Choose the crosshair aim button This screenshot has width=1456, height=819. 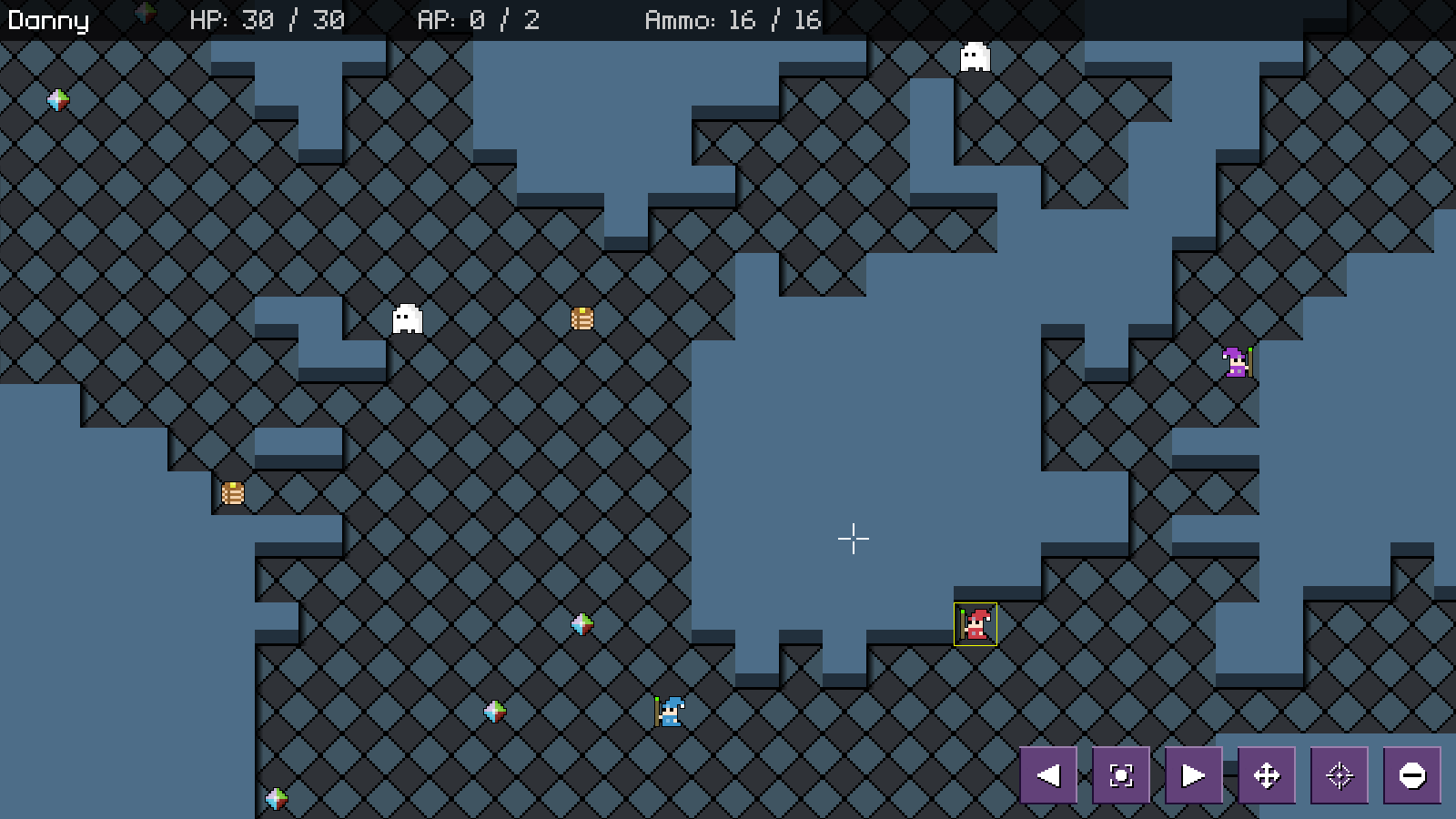tap(1340, 775)
